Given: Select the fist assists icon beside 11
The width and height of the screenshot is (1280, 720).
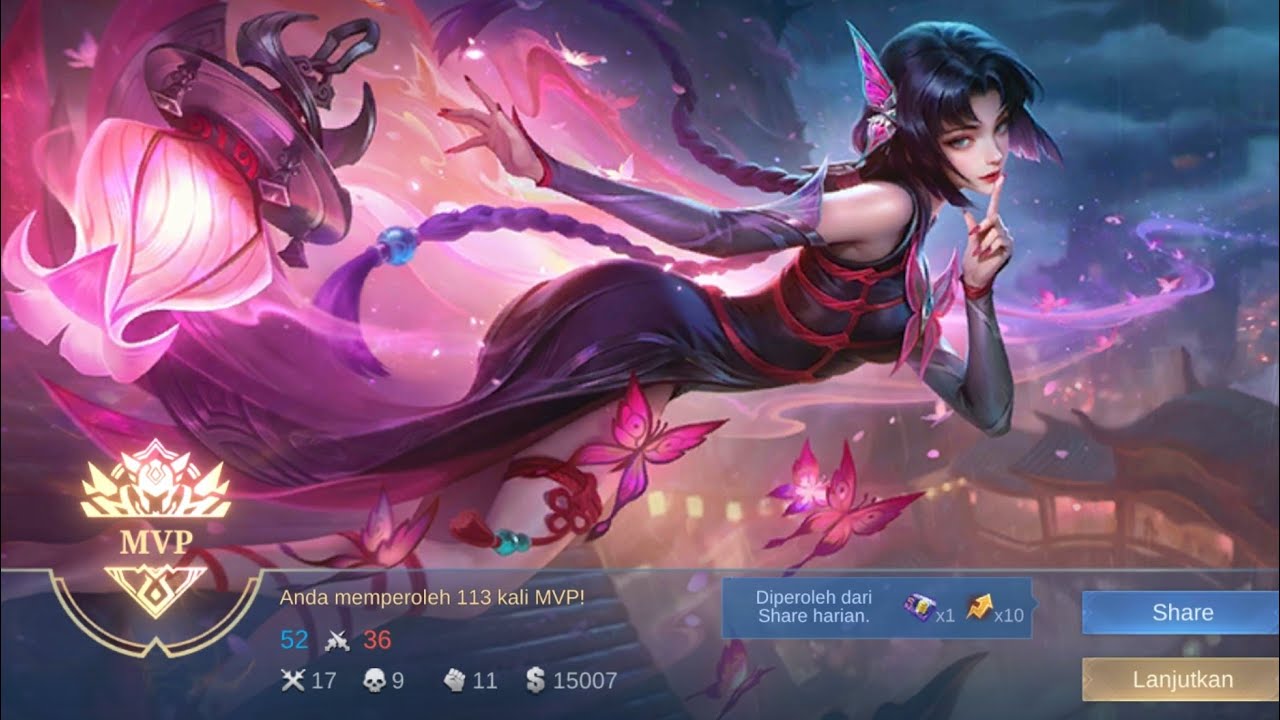Looking at the screenshot, I should [x=455, y=679].
